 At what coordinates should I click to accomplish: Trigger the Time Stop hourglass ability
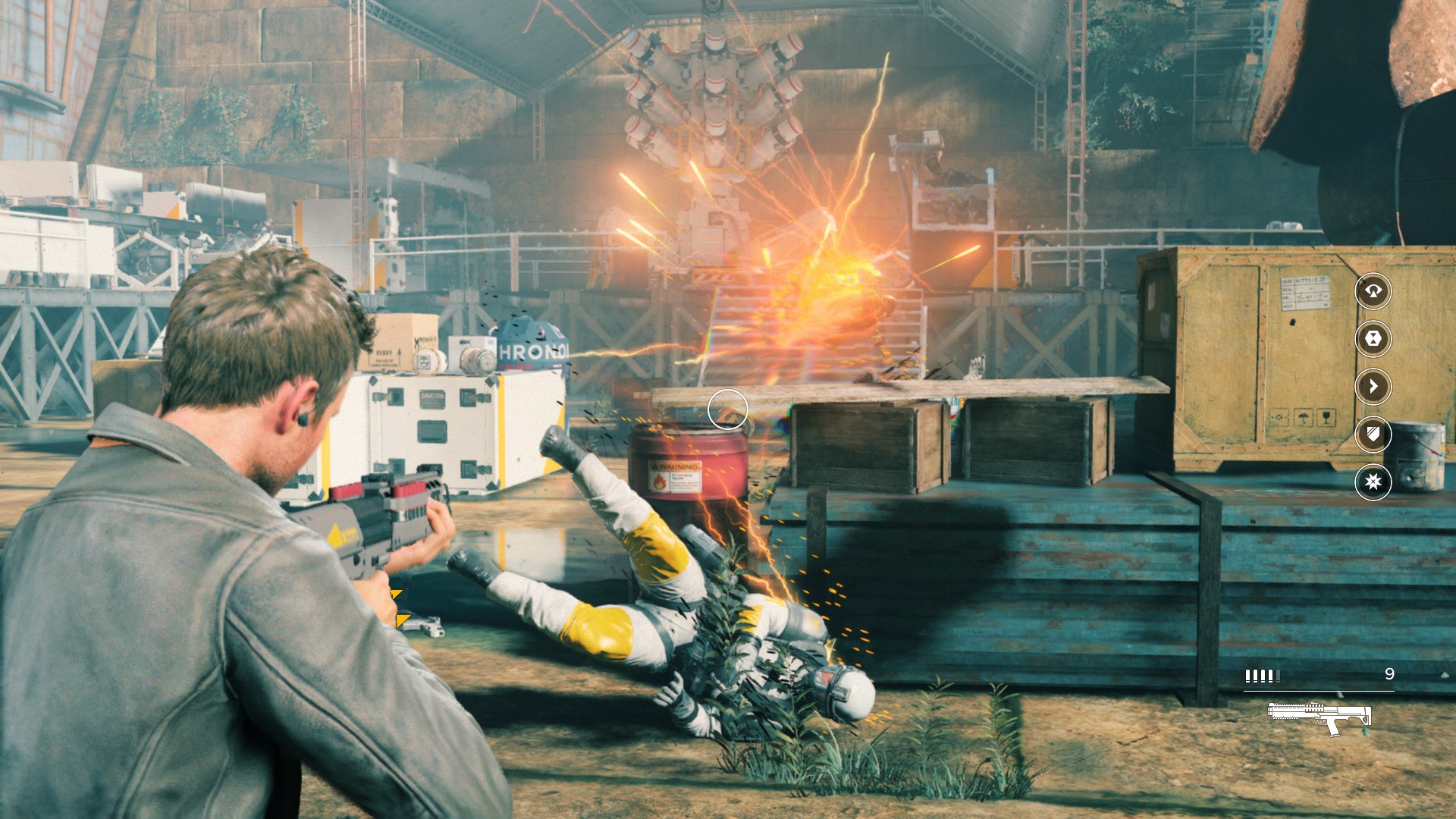[1373, 339]
